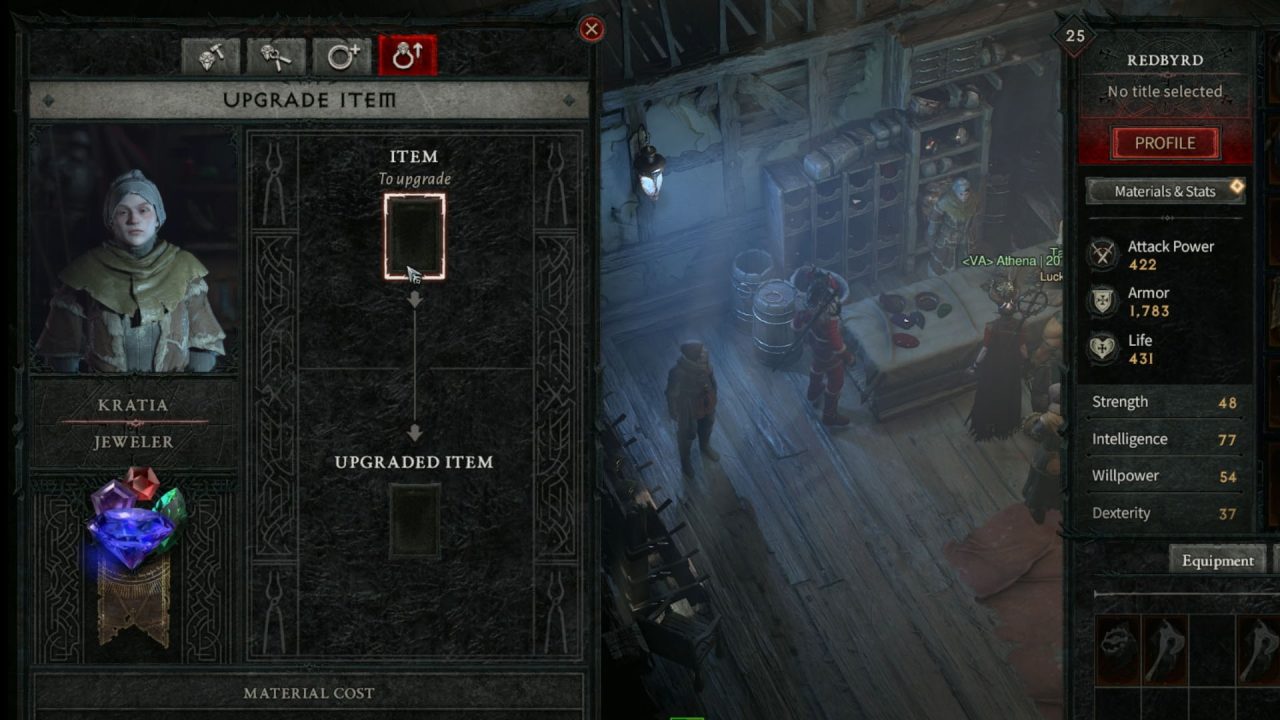
Task: Switch to the Equipment tab
Action: point(1217,561)
